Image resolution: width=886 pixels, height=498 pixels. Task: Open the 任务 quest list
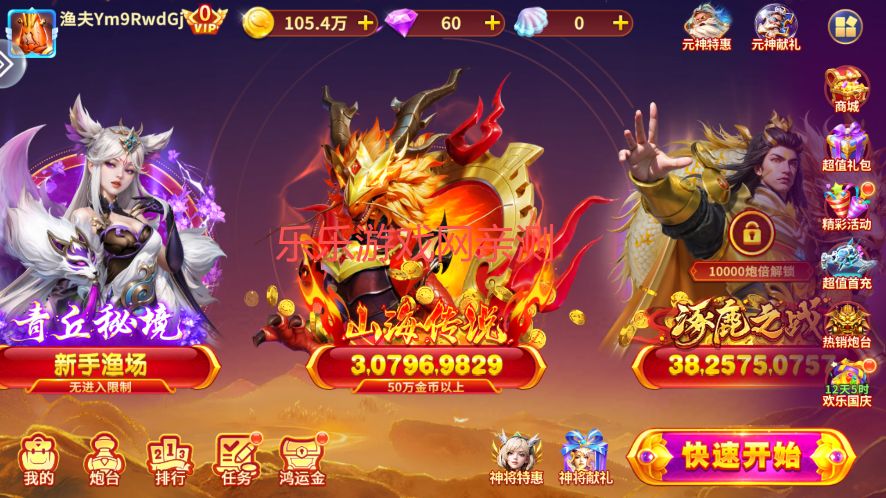coord(237,461)
